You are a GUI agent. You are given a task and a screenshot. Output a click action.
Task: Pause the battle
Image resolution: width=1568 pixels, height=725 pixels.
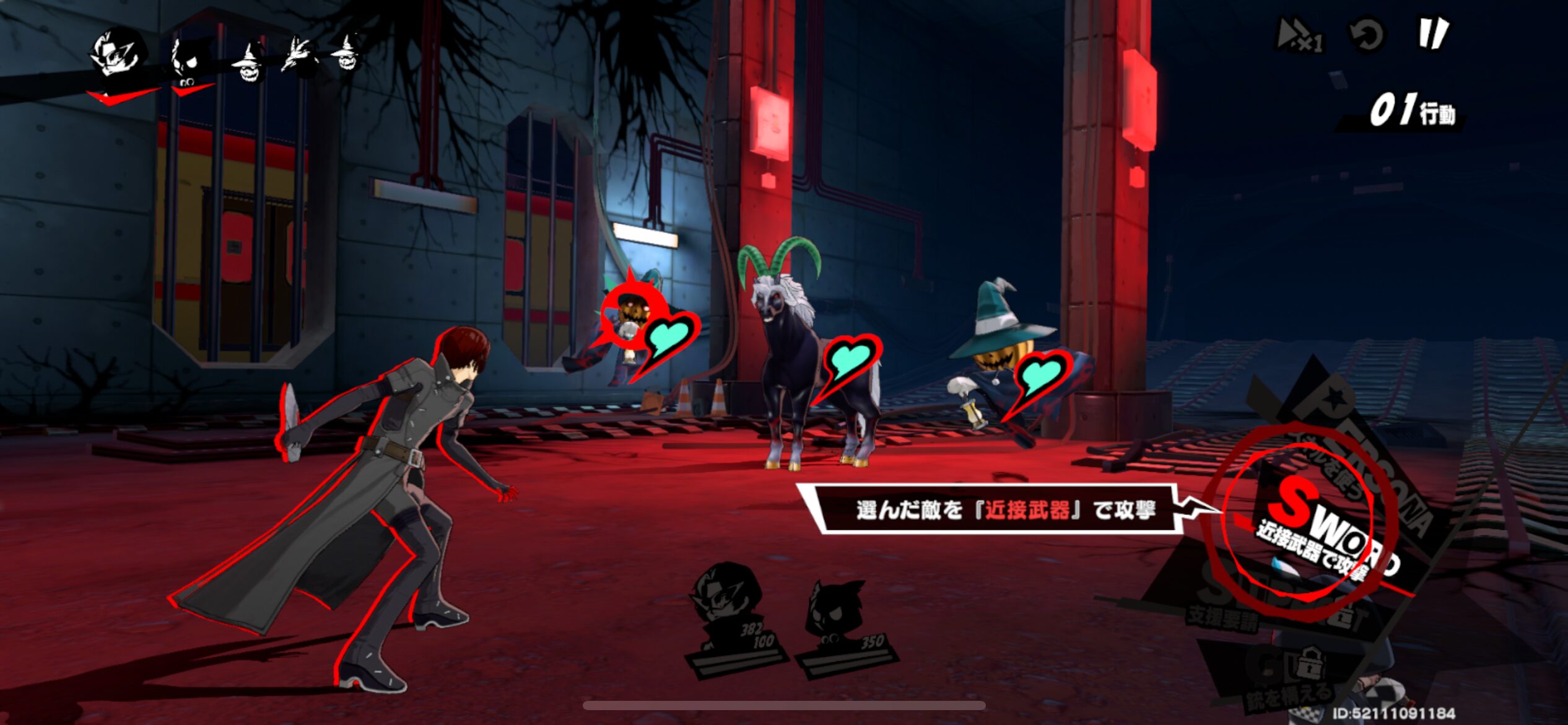point(1432,33)
